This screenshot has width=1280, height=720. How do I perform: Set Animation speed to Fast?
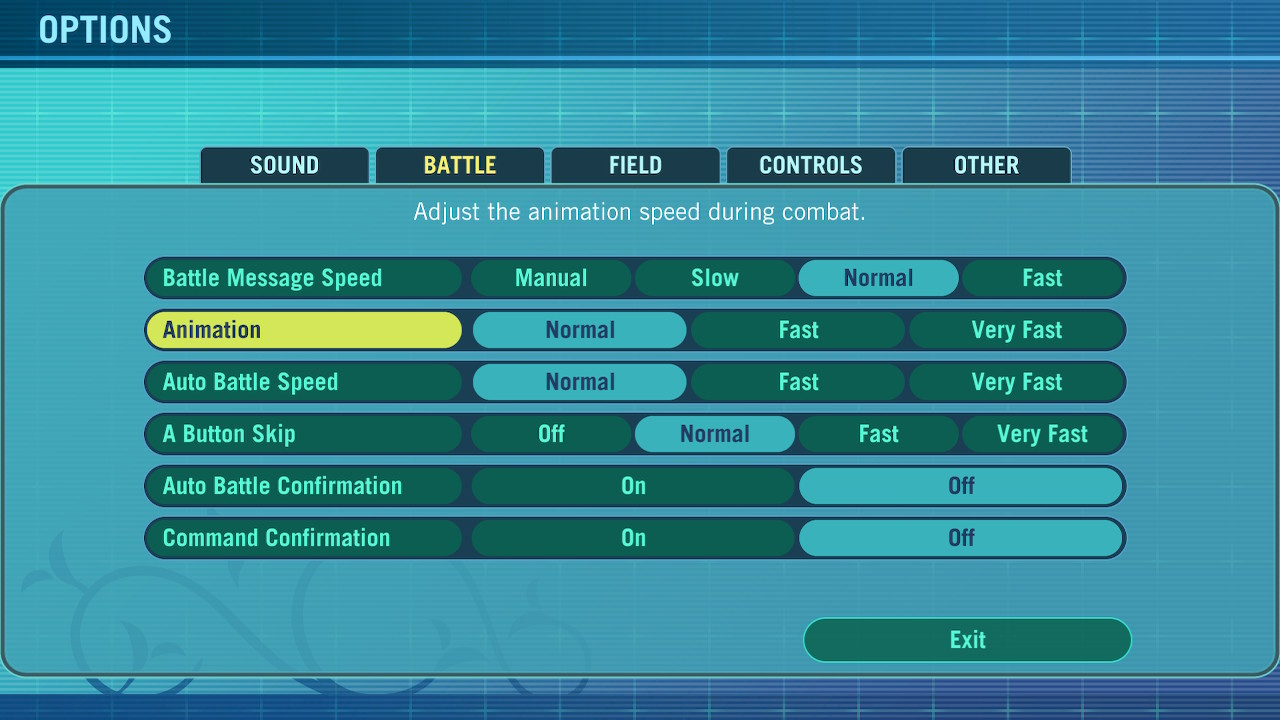[x=798, y=330]
